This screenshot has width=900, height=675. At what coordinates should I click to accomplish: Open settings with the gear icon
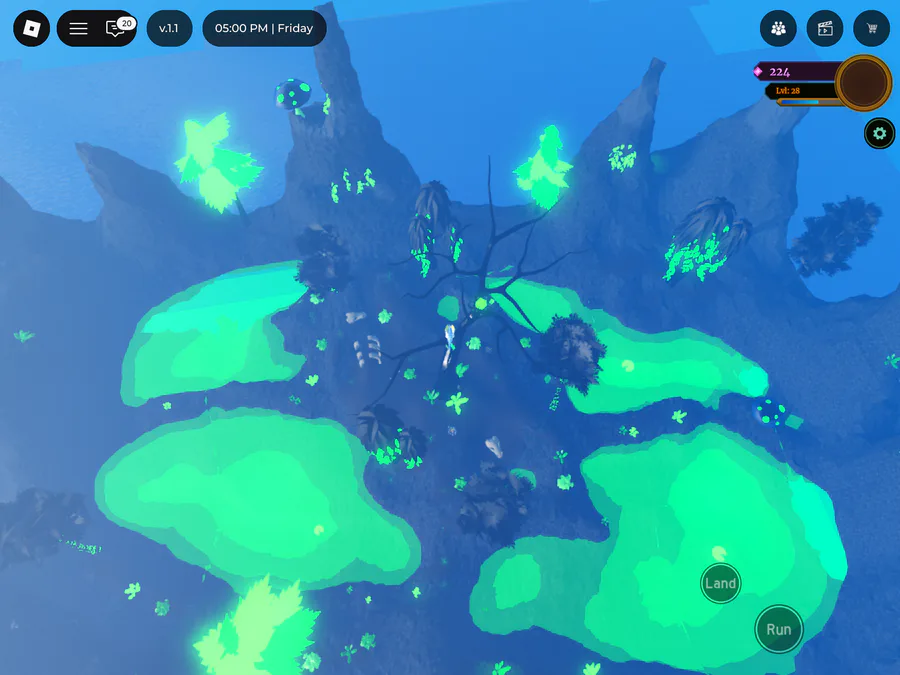click(x=879, y=133)
